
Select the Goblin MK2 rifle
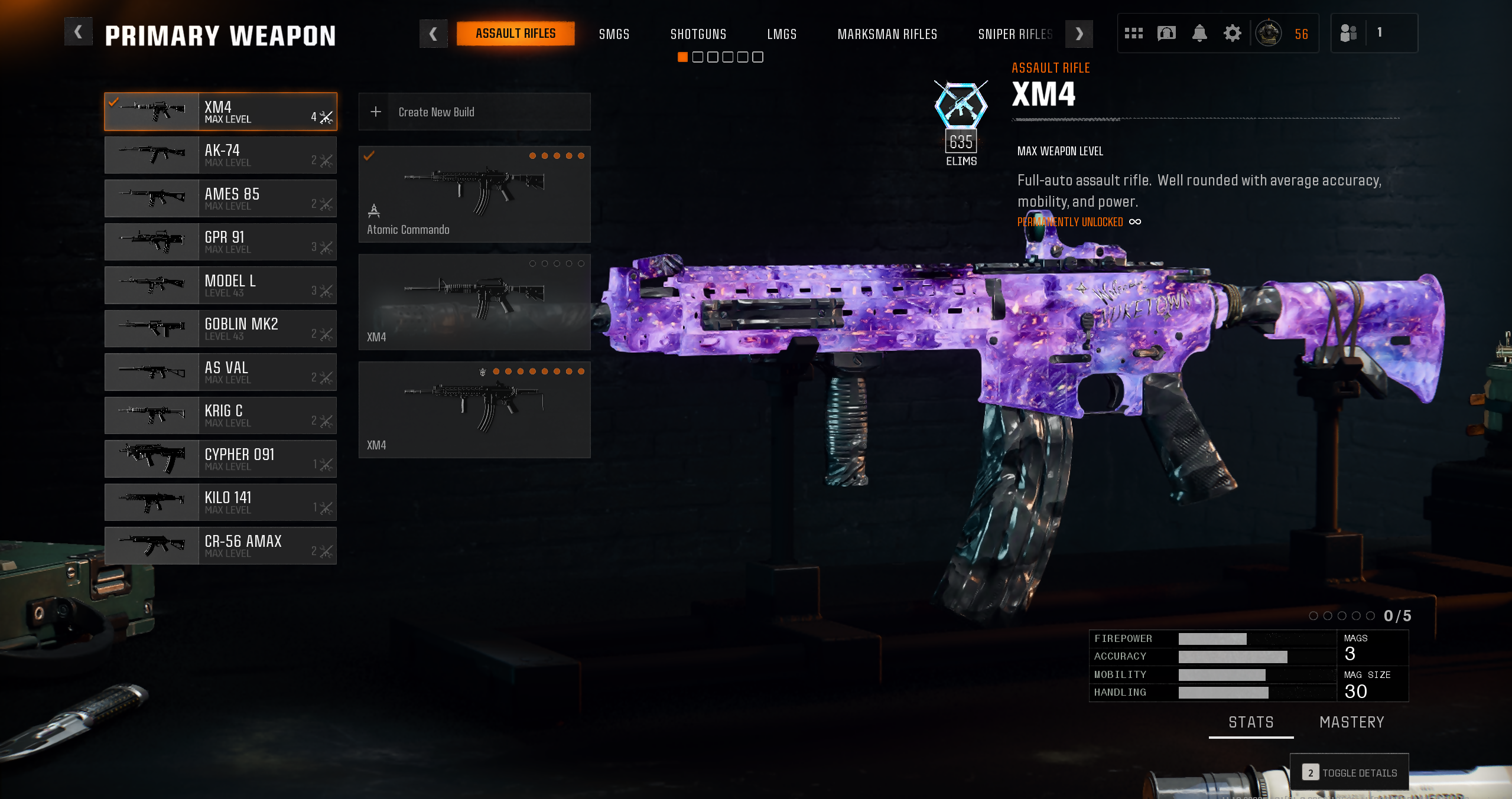point(220,329)
